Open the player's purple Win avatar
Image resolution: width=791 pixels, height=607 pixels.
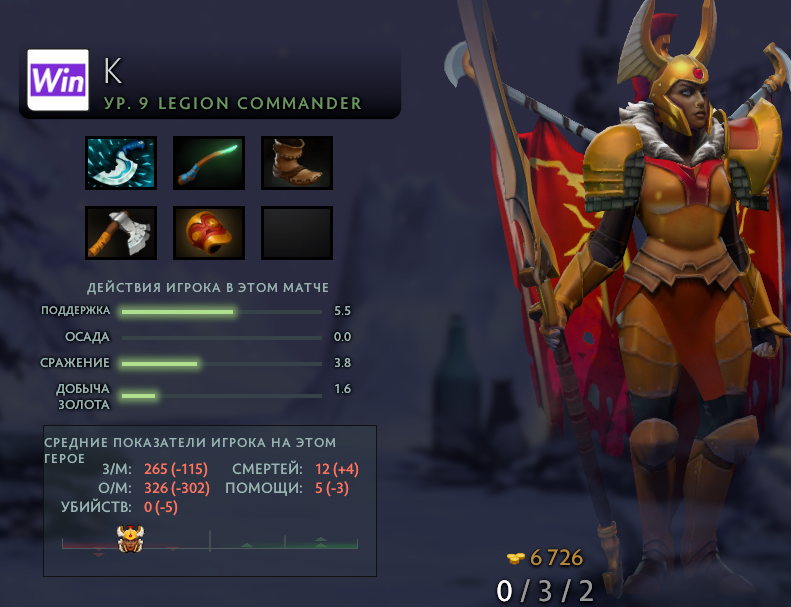click(58, 80)
